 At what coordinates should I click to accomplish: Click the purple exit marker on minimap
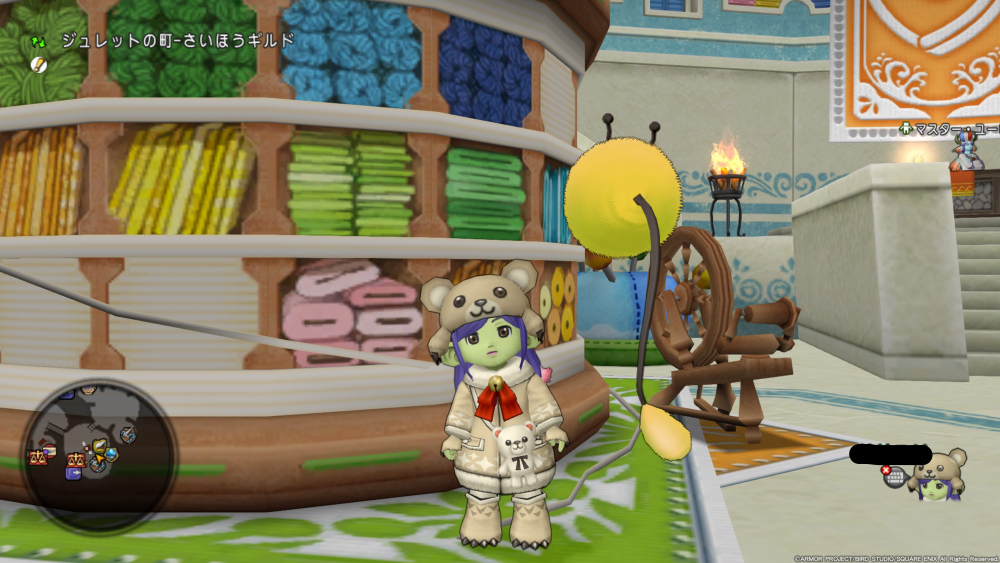[73, 472]
